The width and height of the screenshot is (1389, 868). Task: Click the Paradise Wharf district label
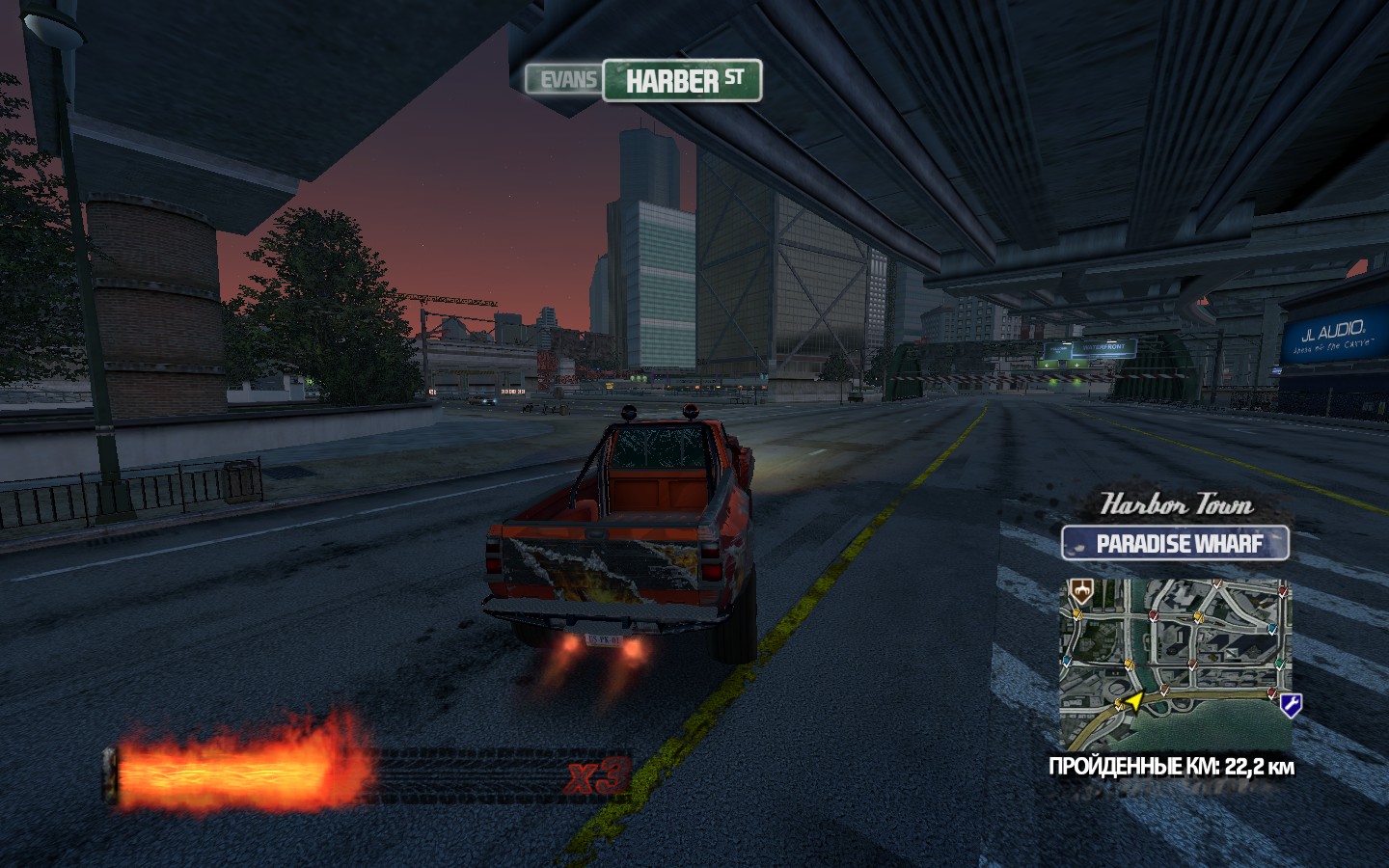1175,544
